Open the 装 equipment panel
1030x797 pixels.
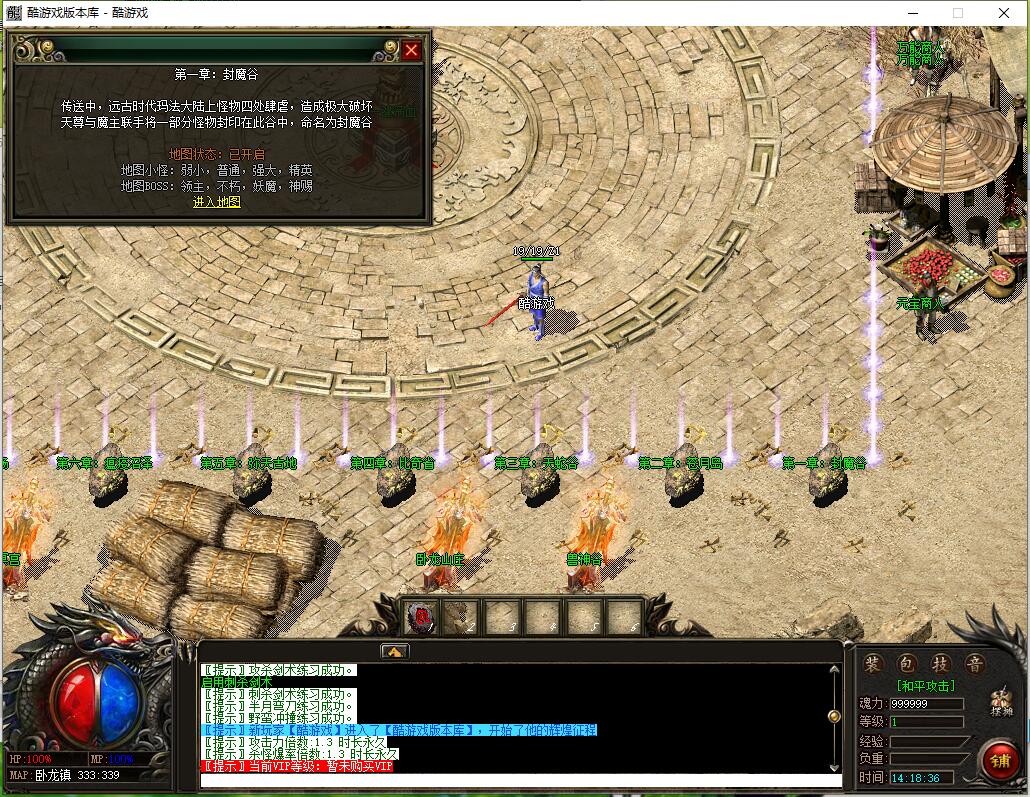(873, 664)
